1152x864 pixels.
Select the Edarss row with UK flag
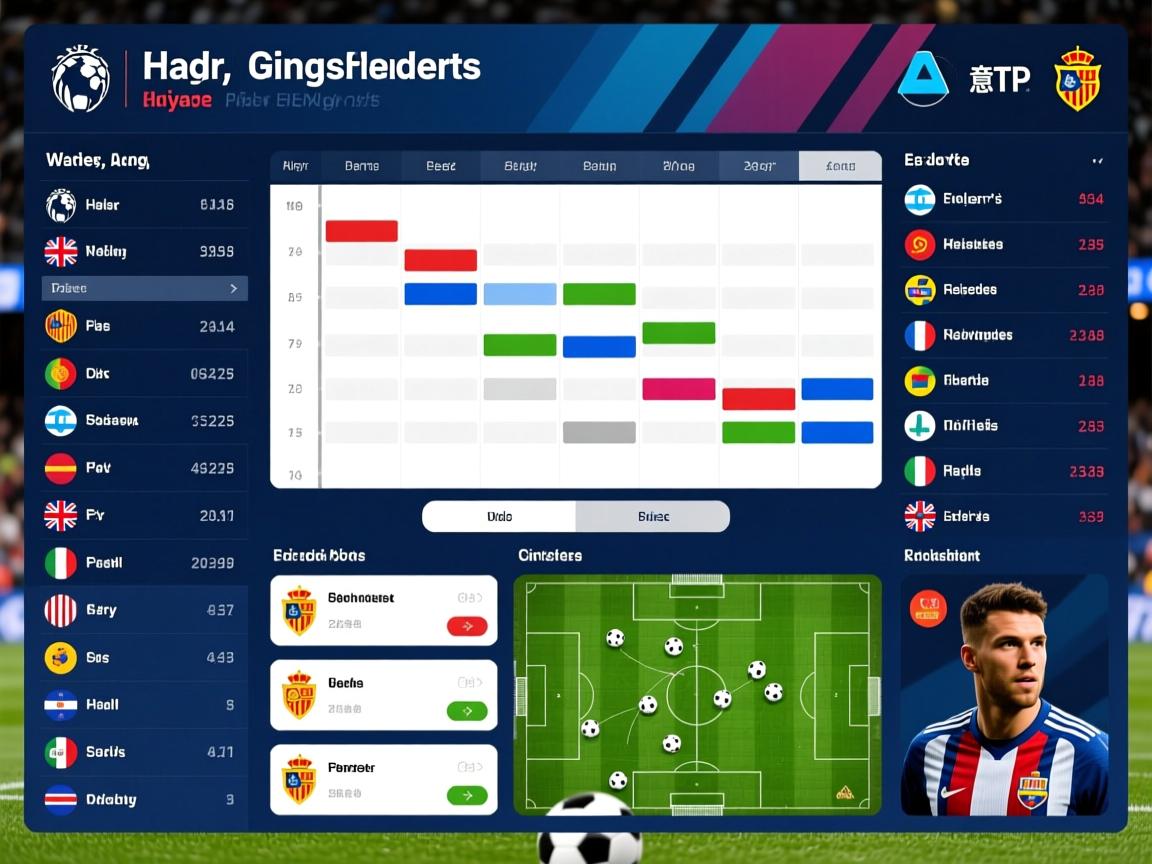click(1004, 517)
